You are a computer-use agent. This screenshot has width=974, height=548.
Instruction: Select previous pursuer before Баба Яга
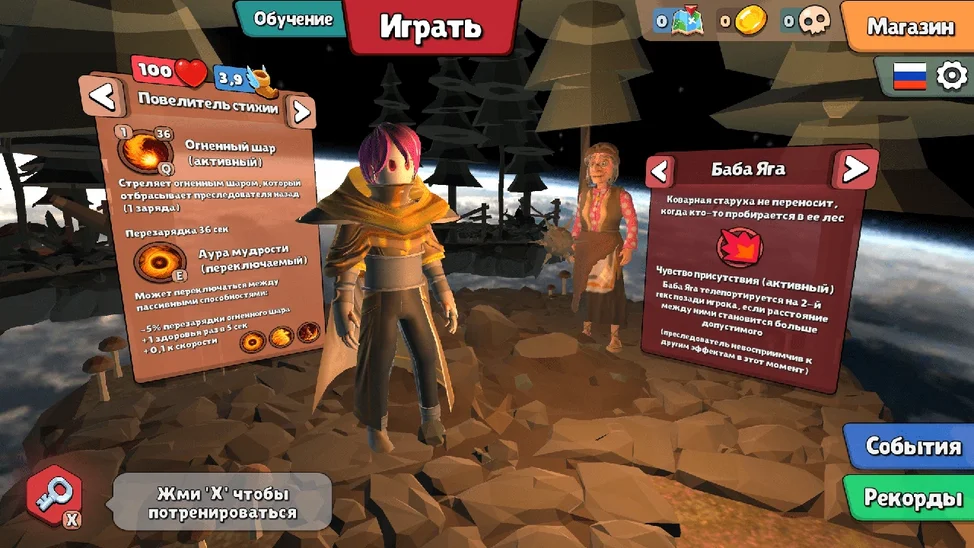click(660, 171)
